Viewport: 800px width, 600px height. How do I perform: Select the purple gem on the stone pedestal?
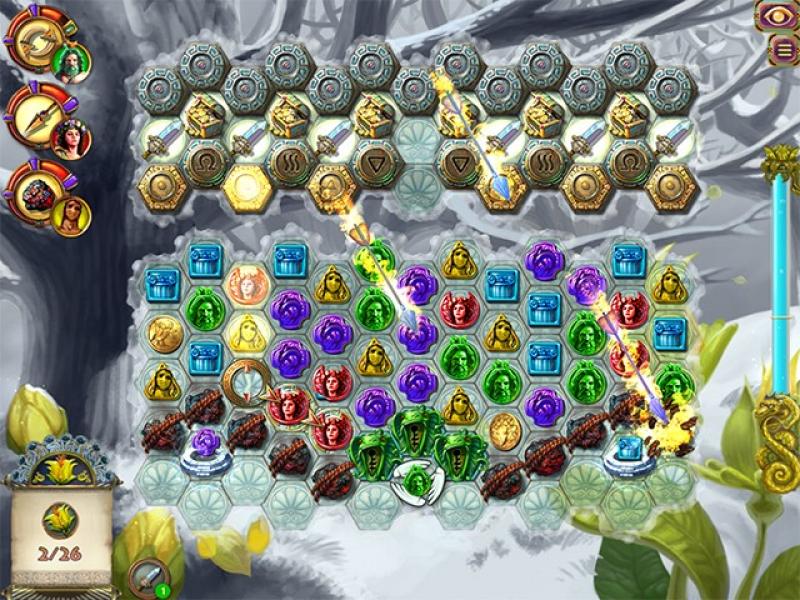point(205,445)
